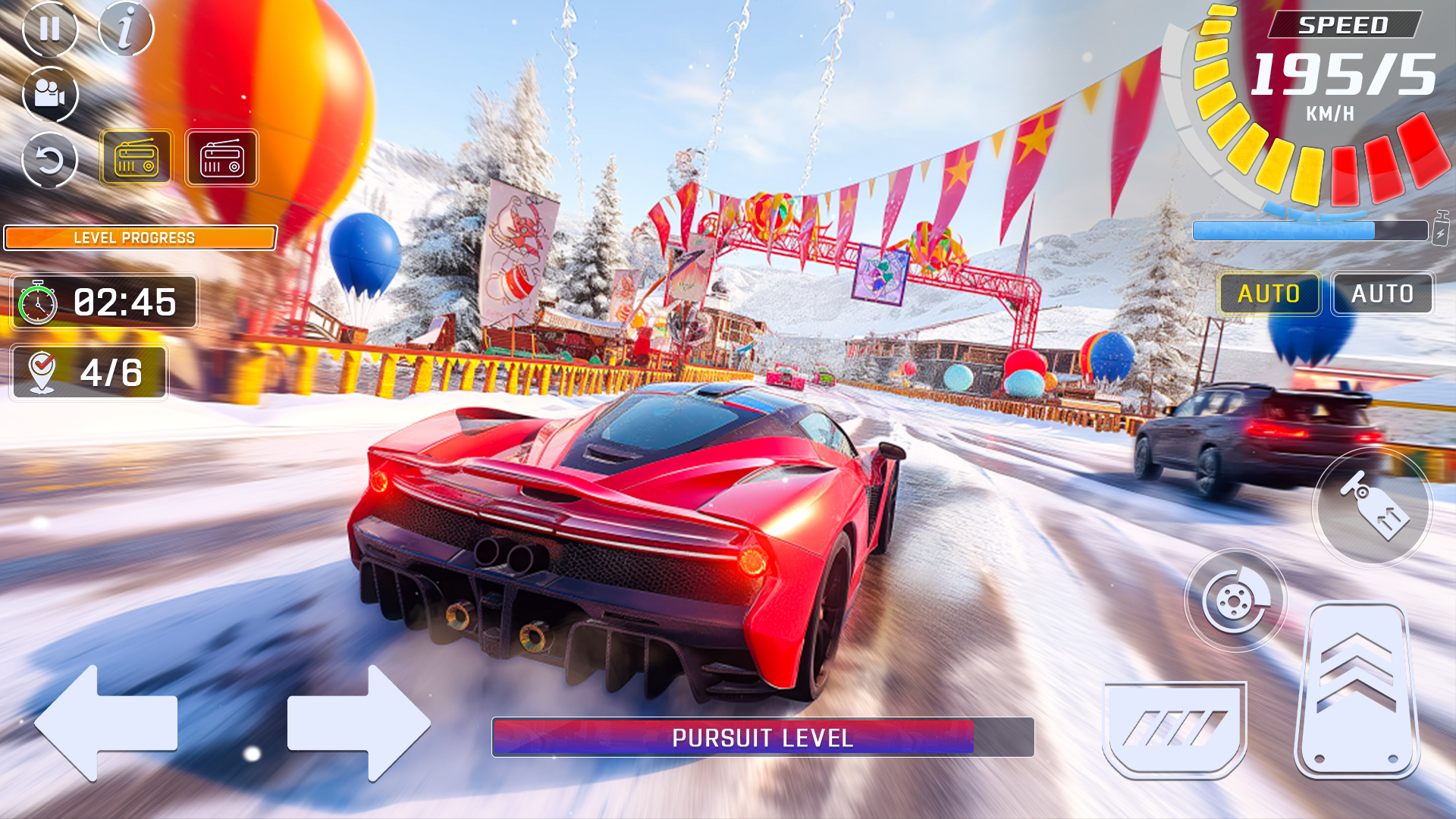
Task: Tap the checkpoint 4/6 indicator
Action: pos(89,372)
